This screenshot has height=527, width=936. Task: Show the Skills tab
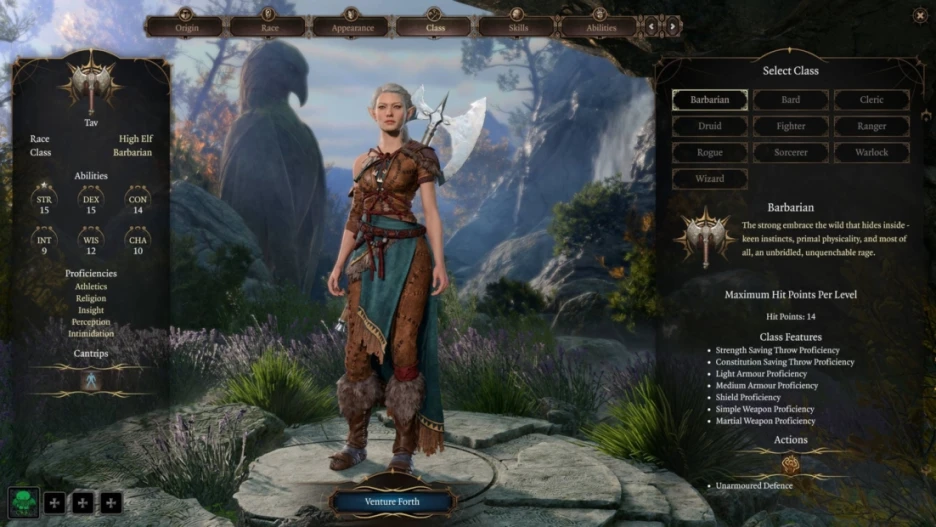tap(516, 26)
